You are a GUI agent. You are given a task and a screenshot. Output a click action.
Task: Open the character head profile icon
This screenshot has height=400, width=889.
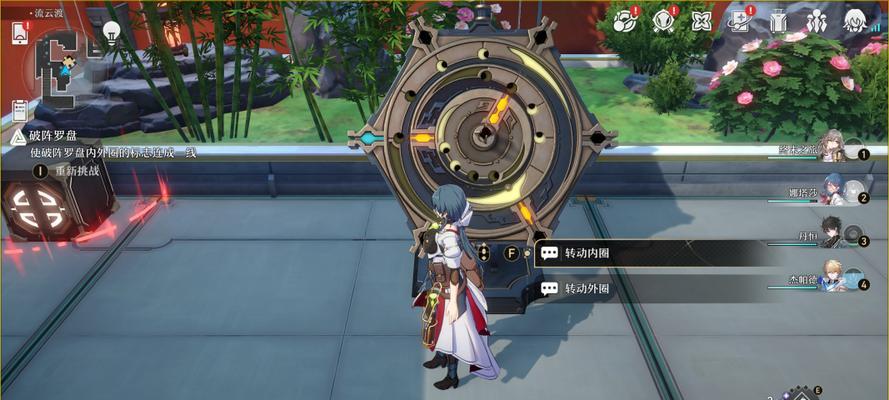855,20
